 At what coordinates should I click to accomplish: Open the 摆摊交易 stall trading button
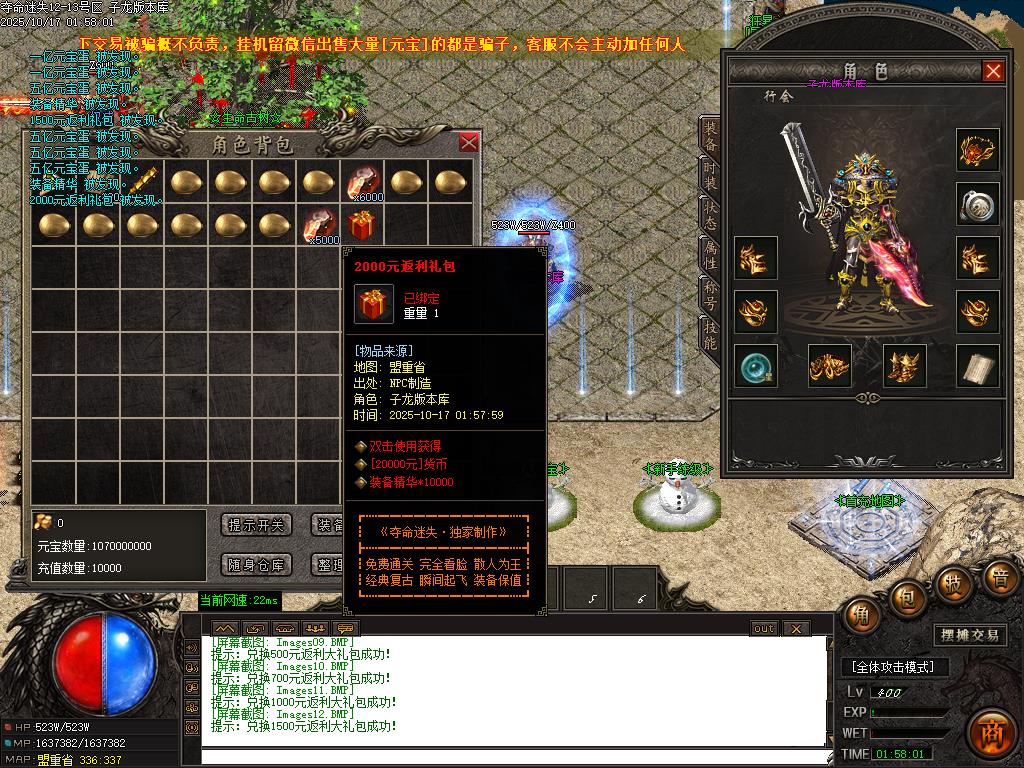(x=971, y=635)
